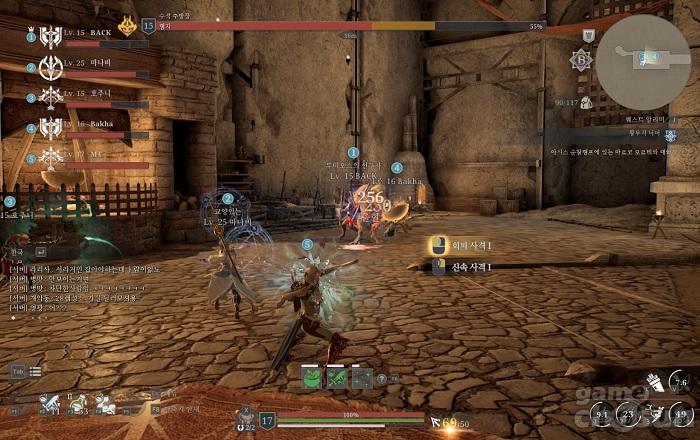Viewport: 700px width, 440px height.
Task: Select the Lv. 15 호주니 party frame
Action: point(88,97)
